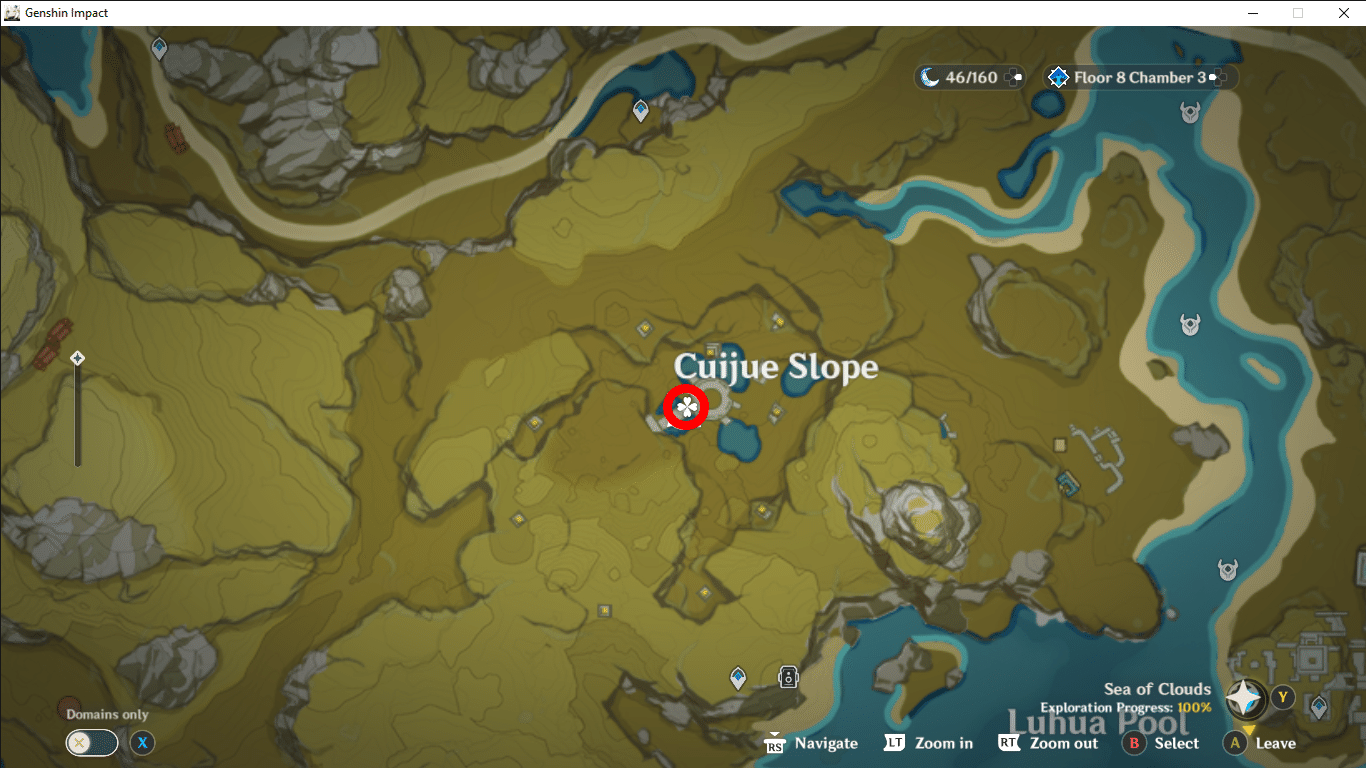Screen dimensions: 1366x768
Task: Disable the Domains only filter switch
Action: click(92, 743)
